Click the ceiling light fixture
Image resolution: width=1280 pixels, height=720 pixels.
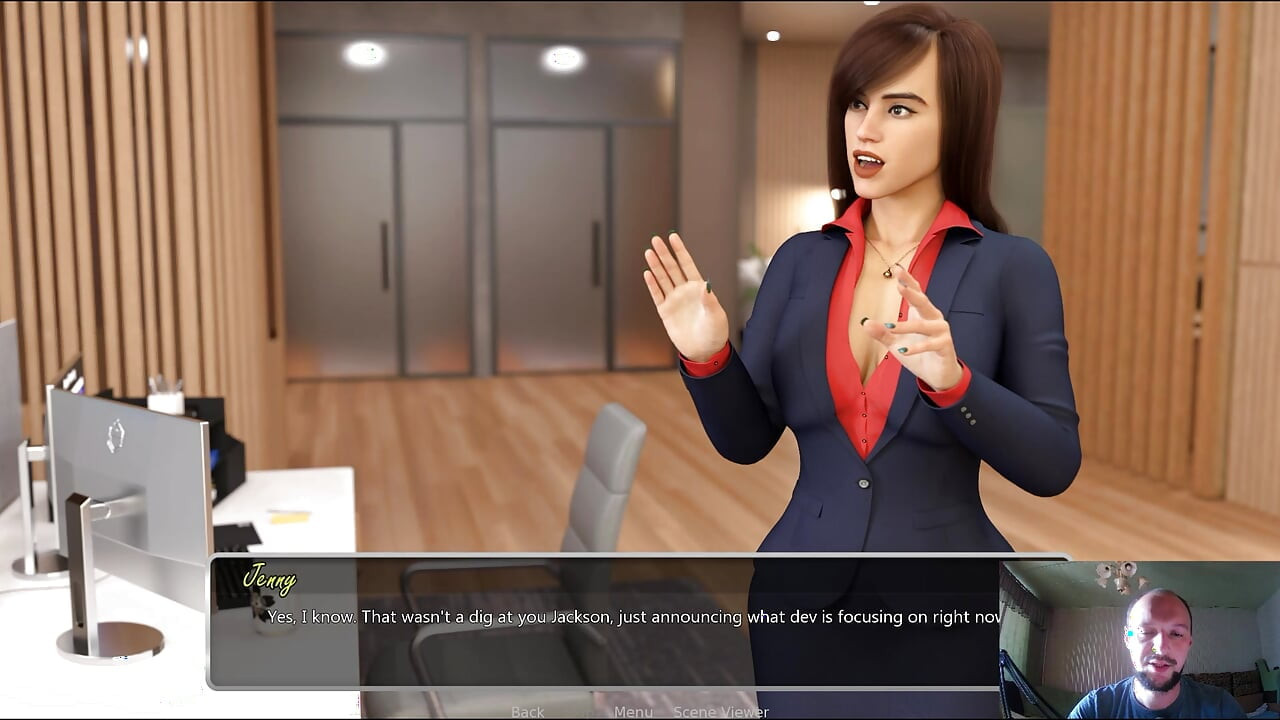tap(367, 53)
